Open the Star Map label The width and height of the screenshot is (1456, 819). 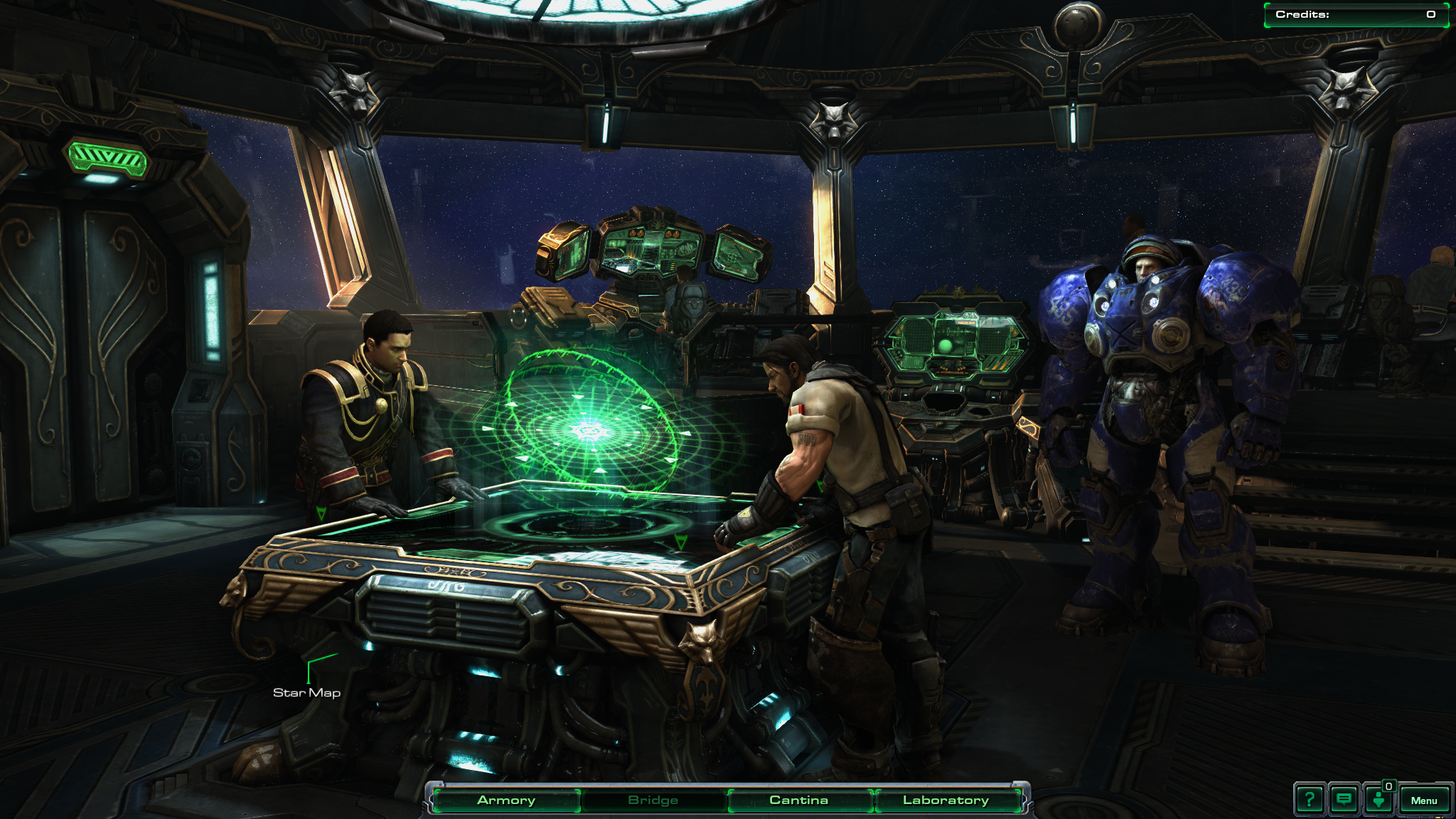coord(306,692)
